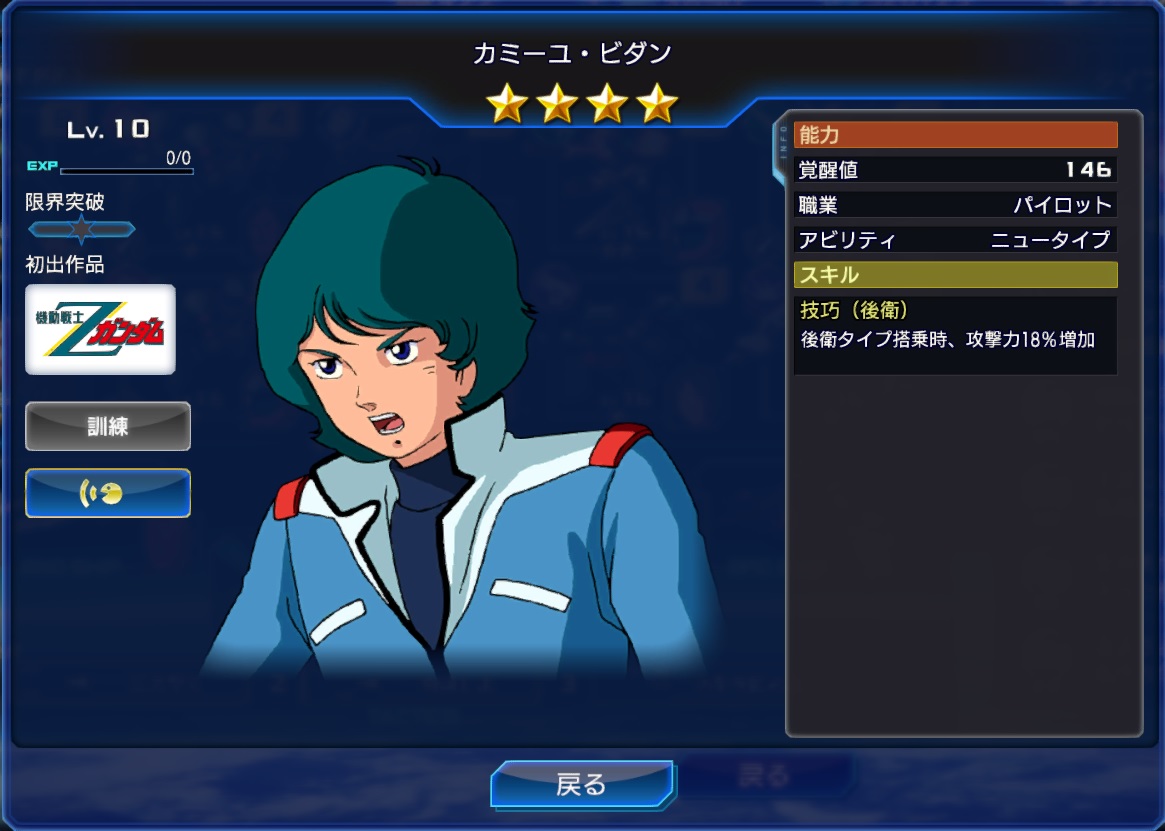The width and height of the screenshot is (1165, 831).
Task: Tap the 限界突破 limit break star
Action: pos(81,229)
